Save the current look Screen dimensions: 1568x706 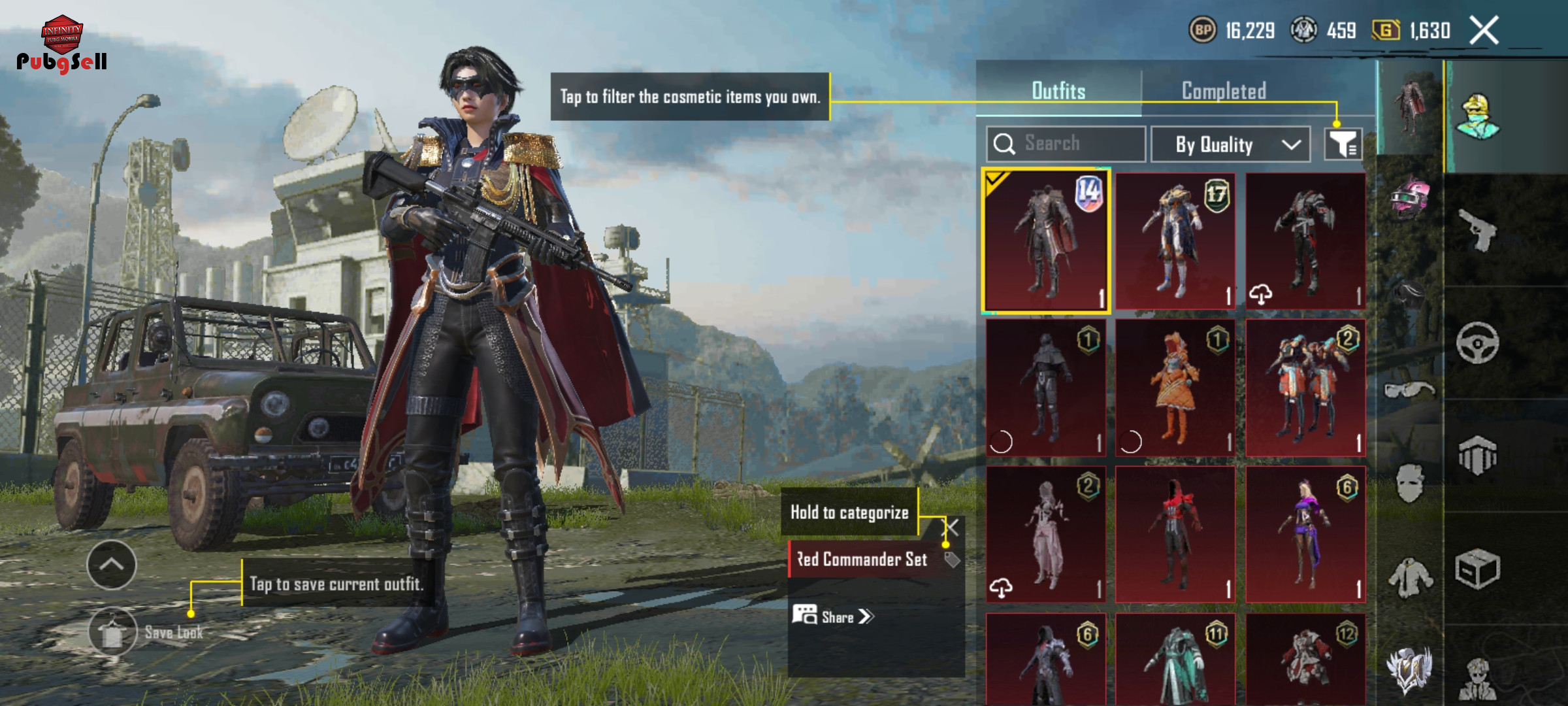click(113, 632)
